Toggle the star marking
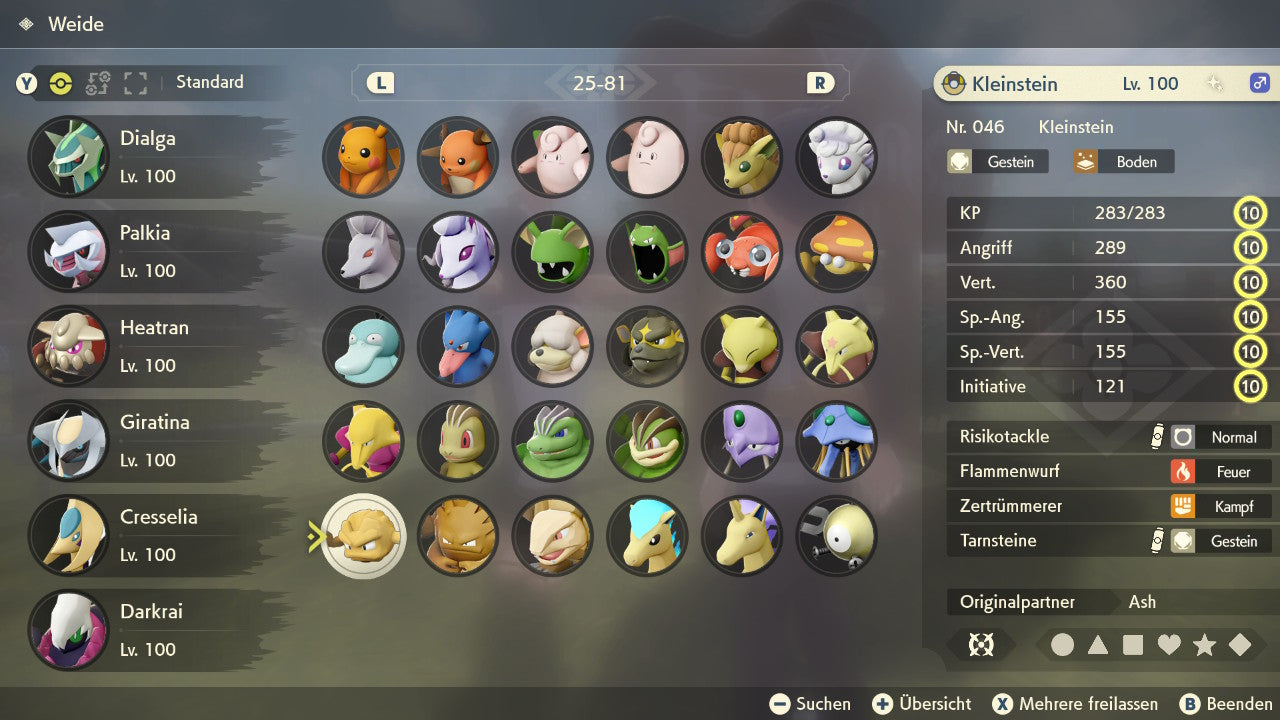Viewport: 1280px width, 720px height. pos(1204,645)
